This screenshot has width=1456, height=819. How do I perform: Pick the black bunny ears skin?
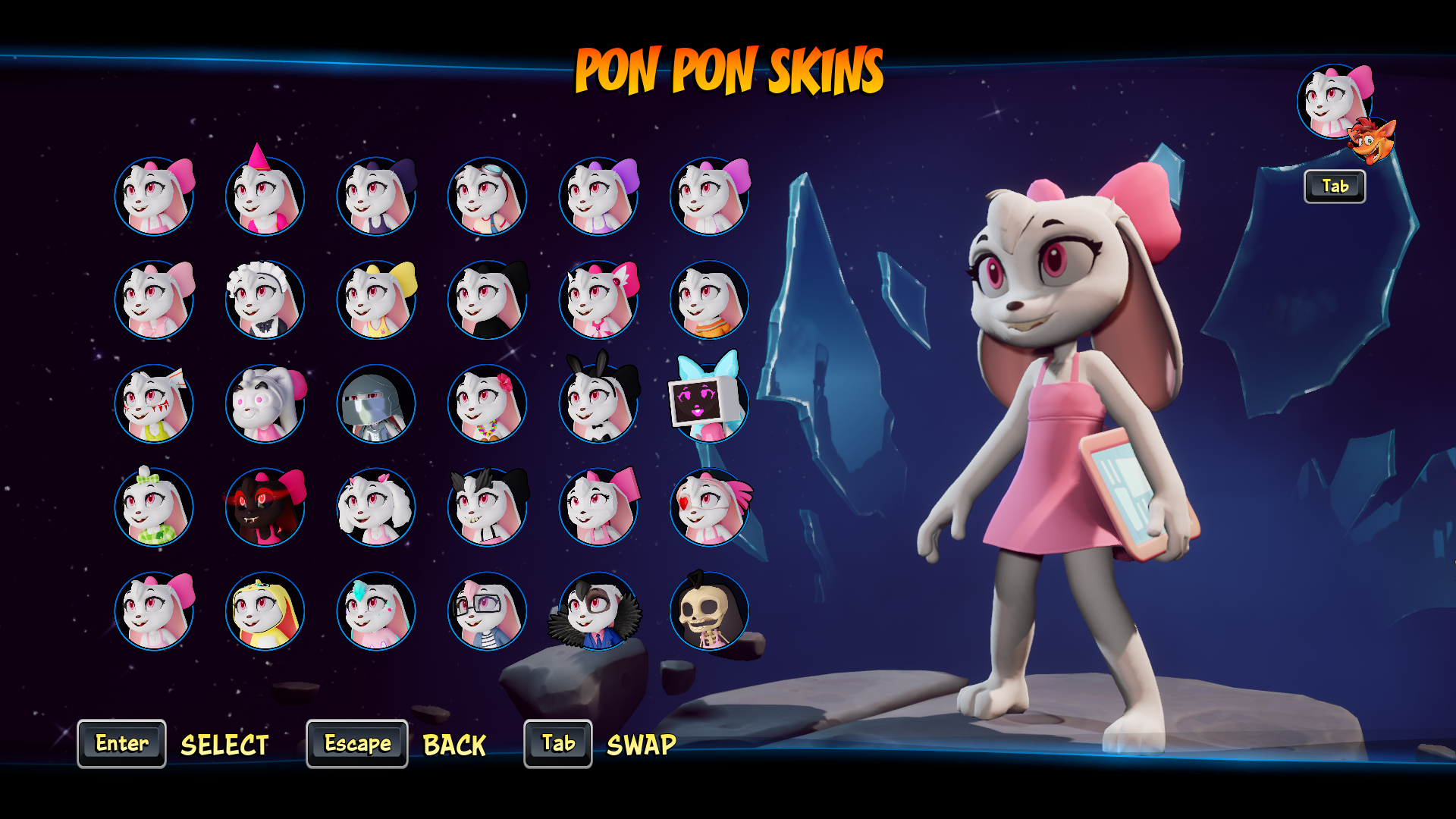(598, 402)
